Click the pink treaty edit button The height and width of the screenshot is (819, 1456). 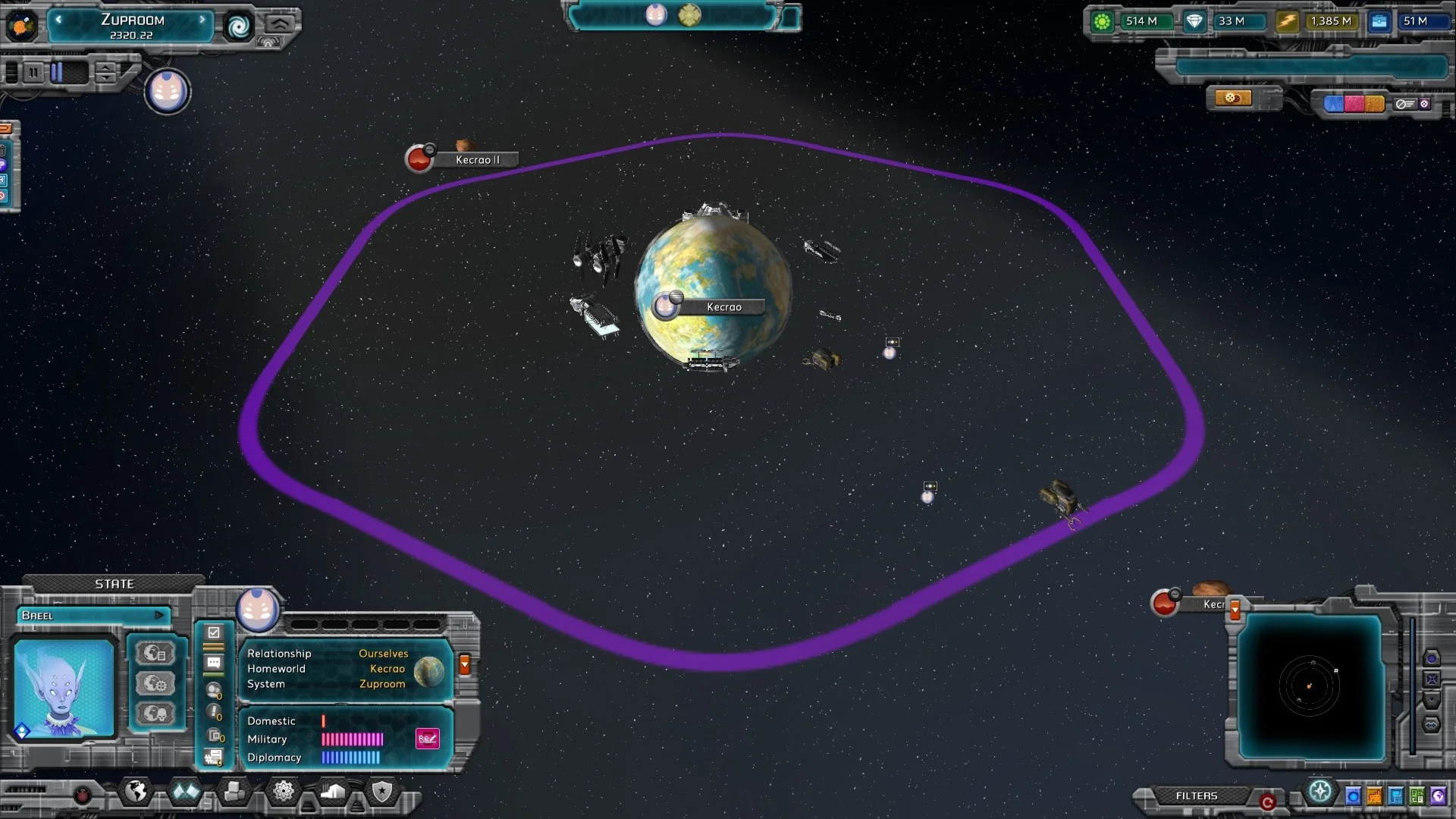pyautogui.click(x=427, y=739)
